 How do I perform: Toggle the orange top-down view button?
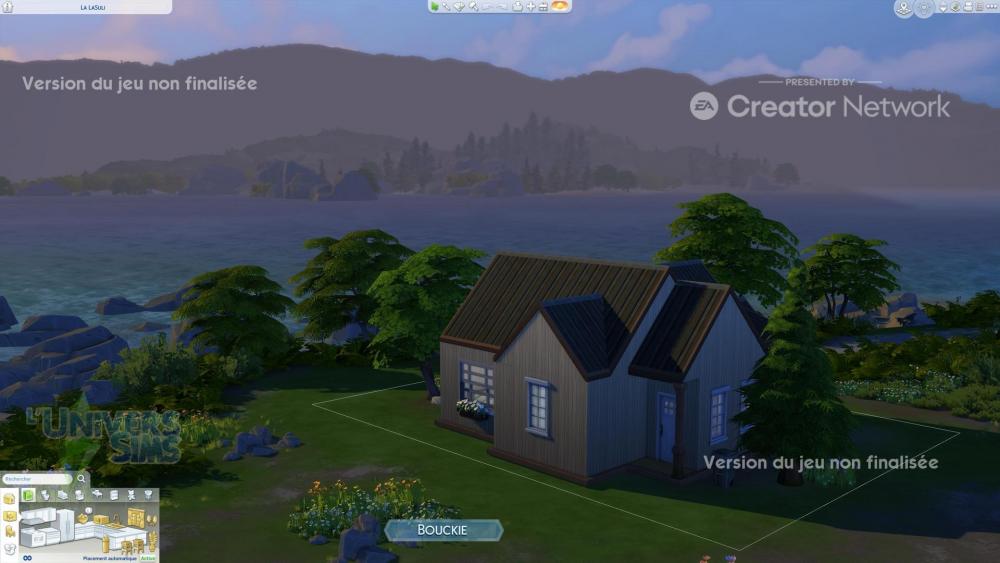[561, 6]
